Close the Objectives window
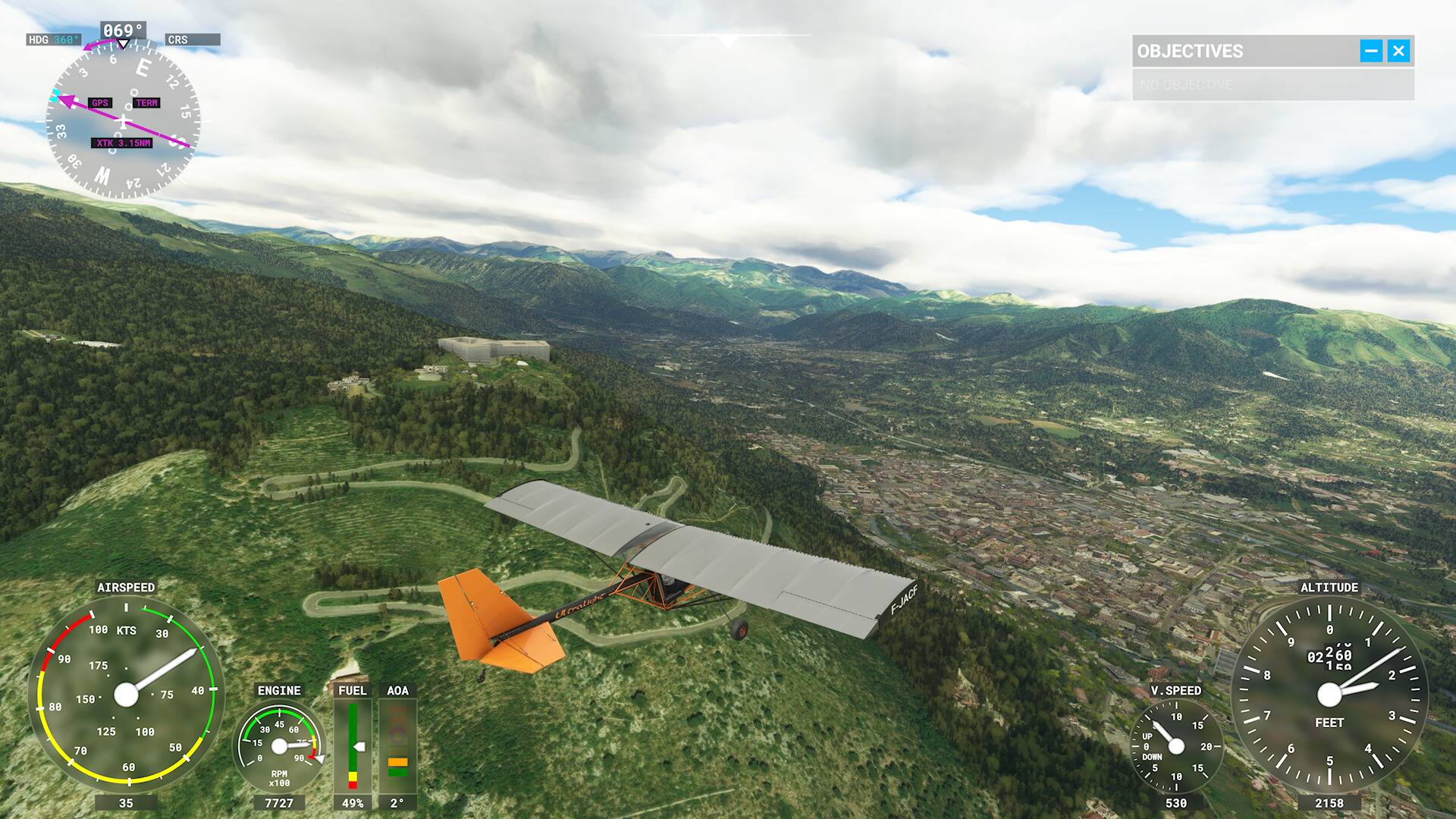The height and width of the screenshot is (819, 1456). click(1399, 51)
